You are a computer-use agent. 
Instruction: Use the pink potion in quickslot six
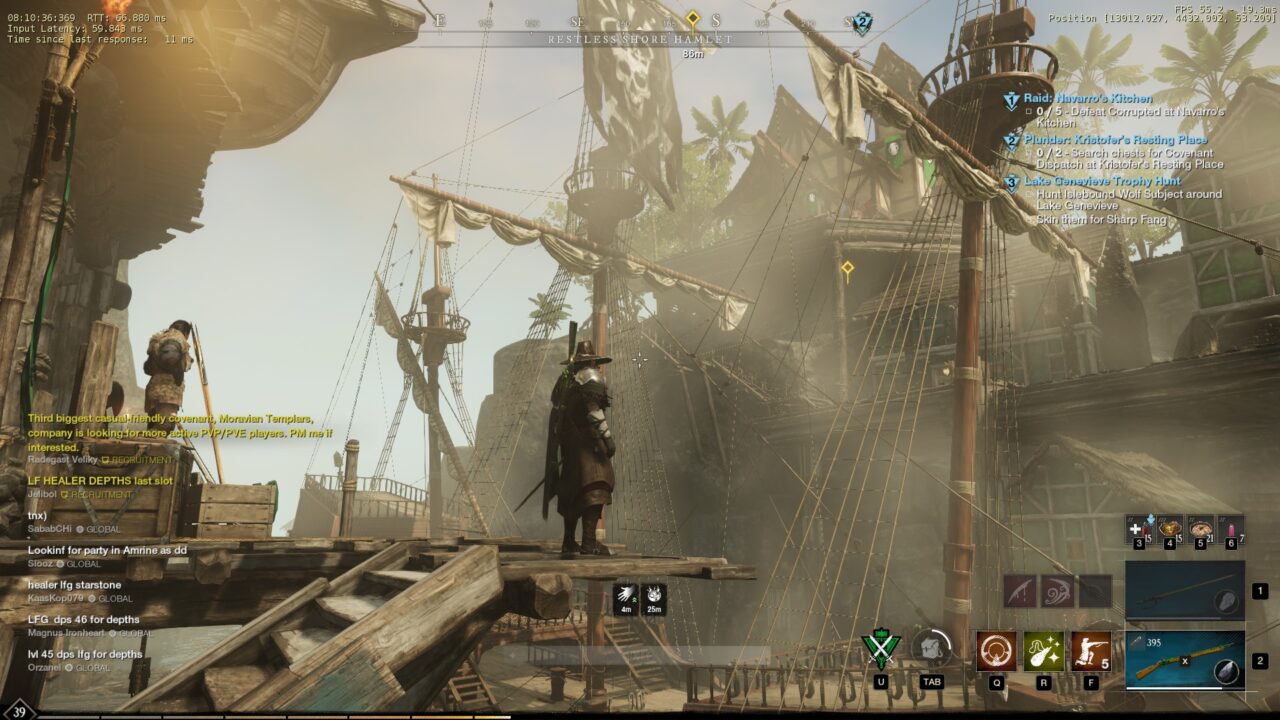(x=1231, y=529)
